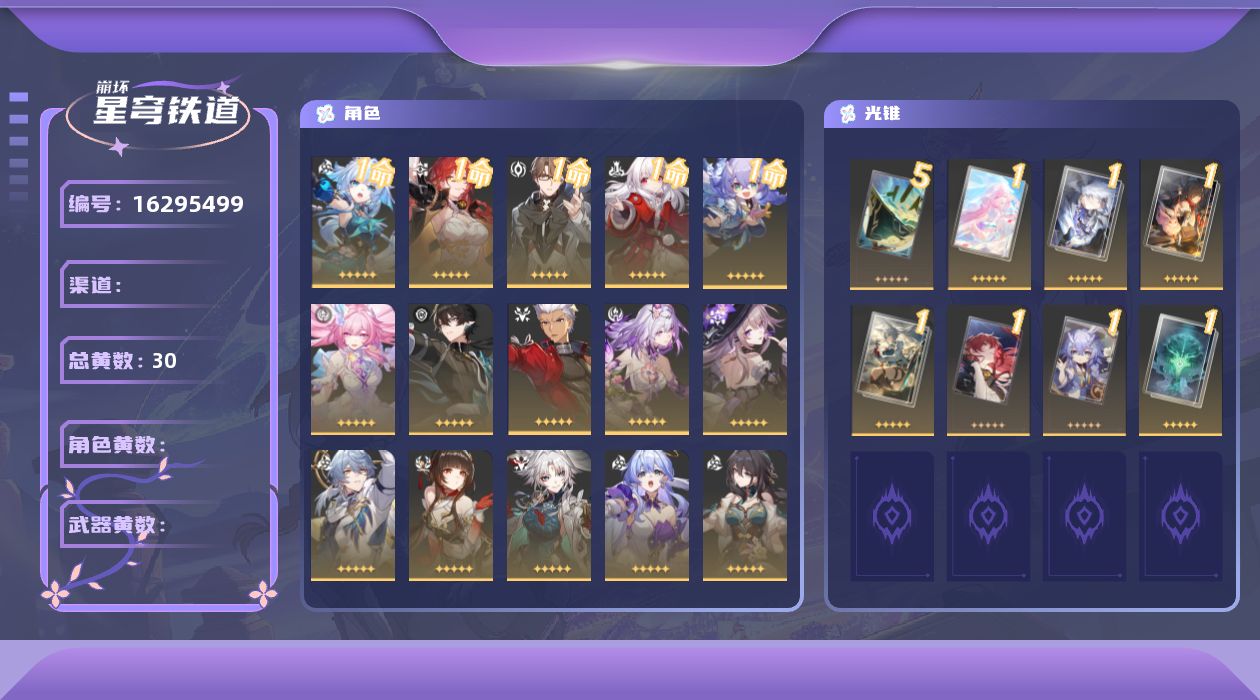Choose the black-haired man in dark outfit
The image size is (1260, 700).
451,369
